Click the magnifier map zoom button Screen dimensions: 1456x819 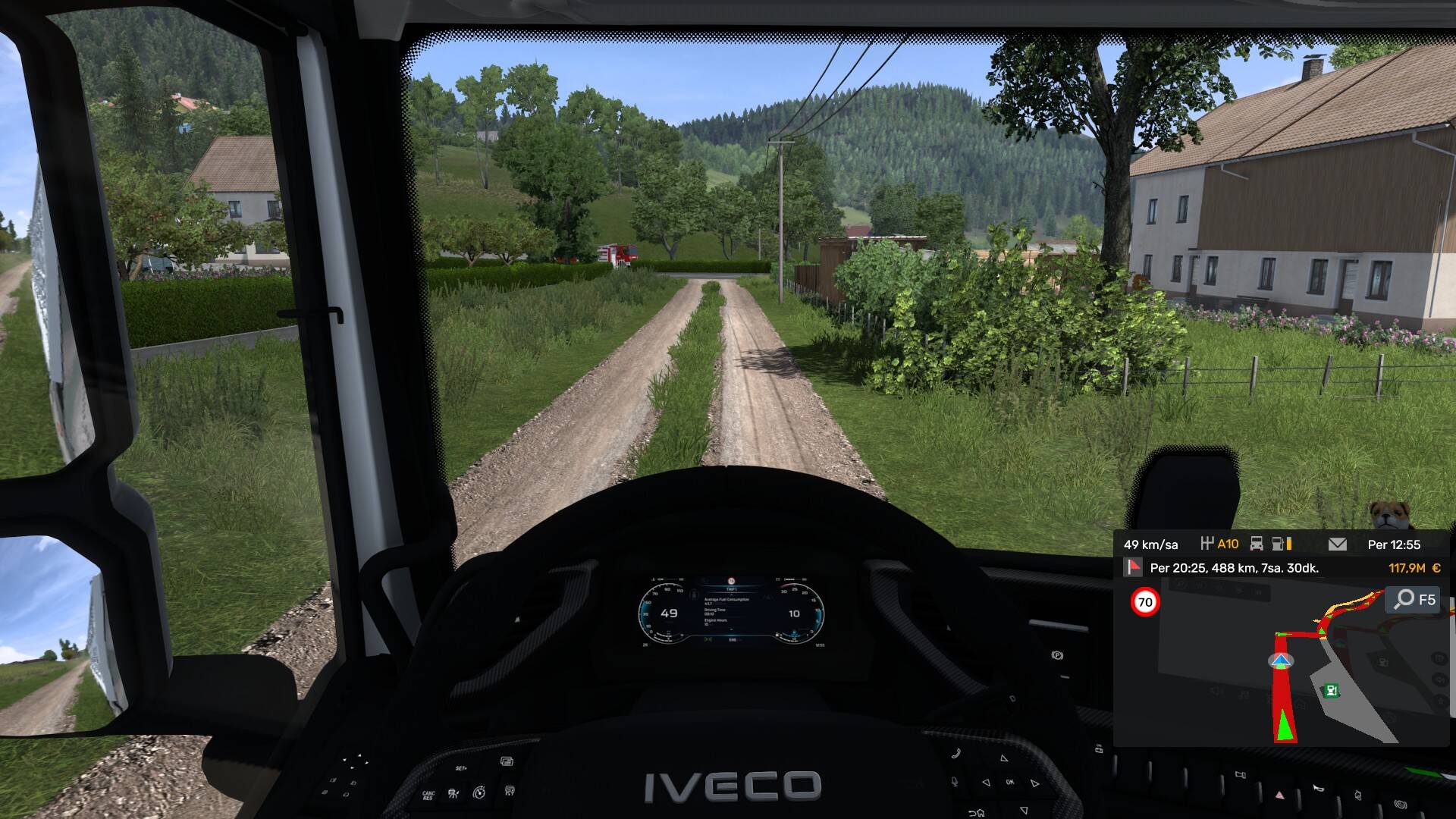coord(1405,600)
